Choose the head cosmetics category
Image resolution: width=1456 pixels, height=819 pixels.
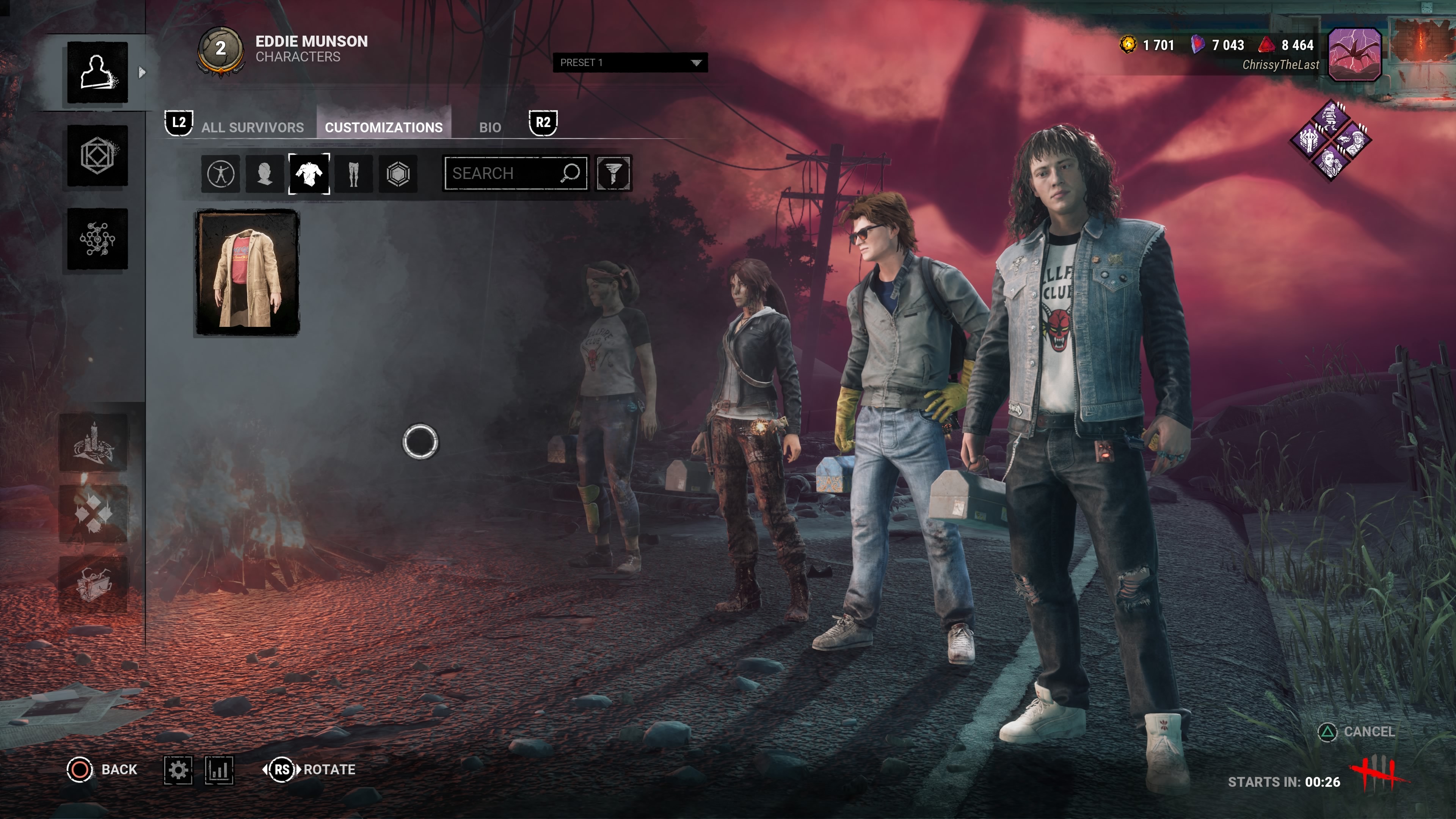click(x=265, y=174)
